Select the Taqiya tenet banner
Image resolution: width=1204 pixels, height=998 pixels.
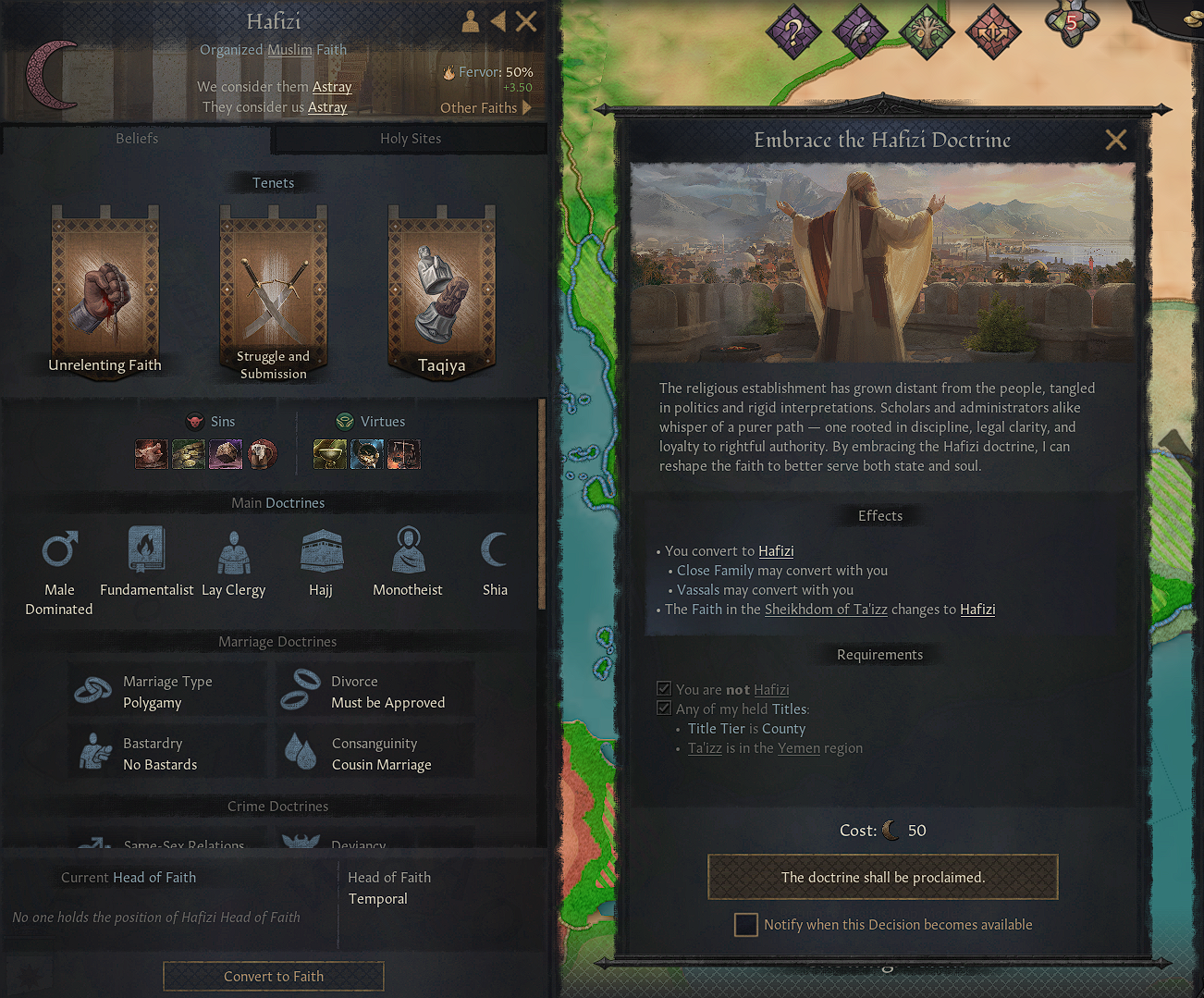[x=441, y=287]
